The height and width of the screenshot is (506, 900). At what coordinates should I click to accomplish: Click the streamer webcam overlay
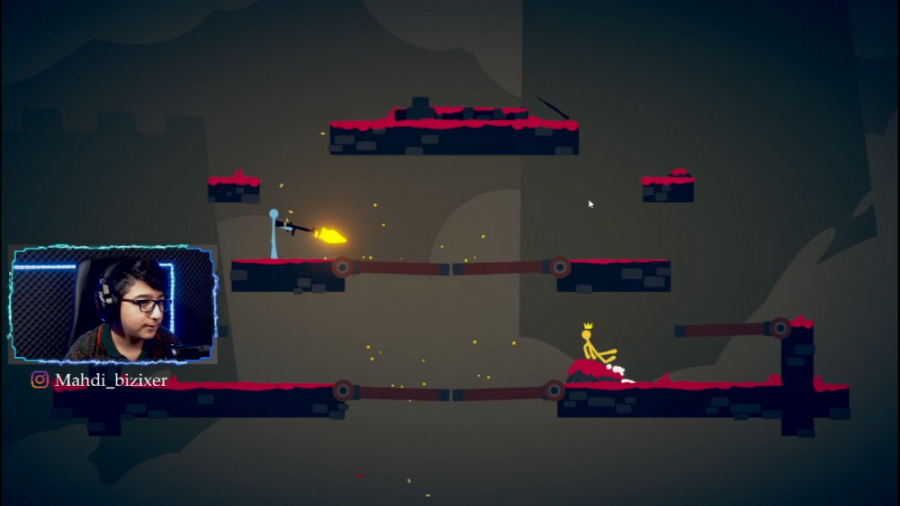click(x=112, y=304)
